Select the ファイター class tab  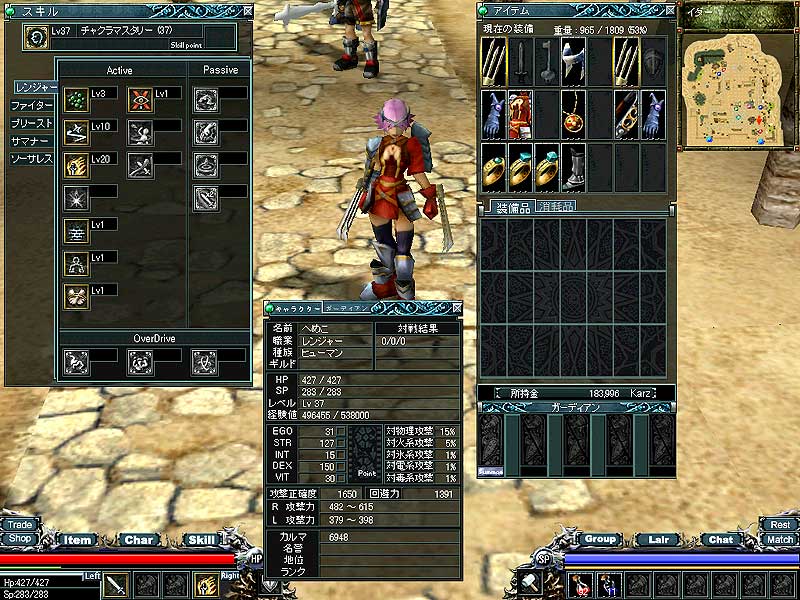click(x=32, y=105)
